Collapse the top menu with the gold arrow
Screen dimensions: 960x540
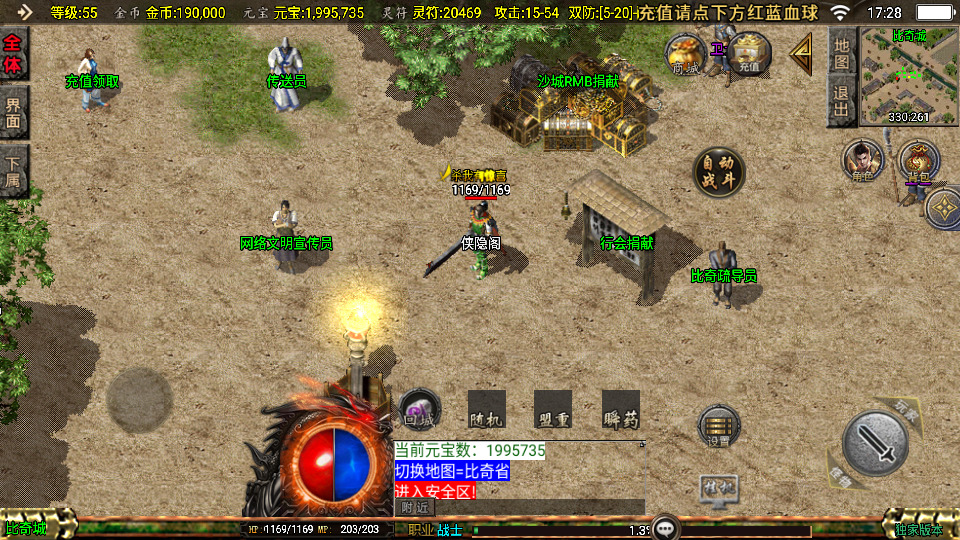[801, 54]
